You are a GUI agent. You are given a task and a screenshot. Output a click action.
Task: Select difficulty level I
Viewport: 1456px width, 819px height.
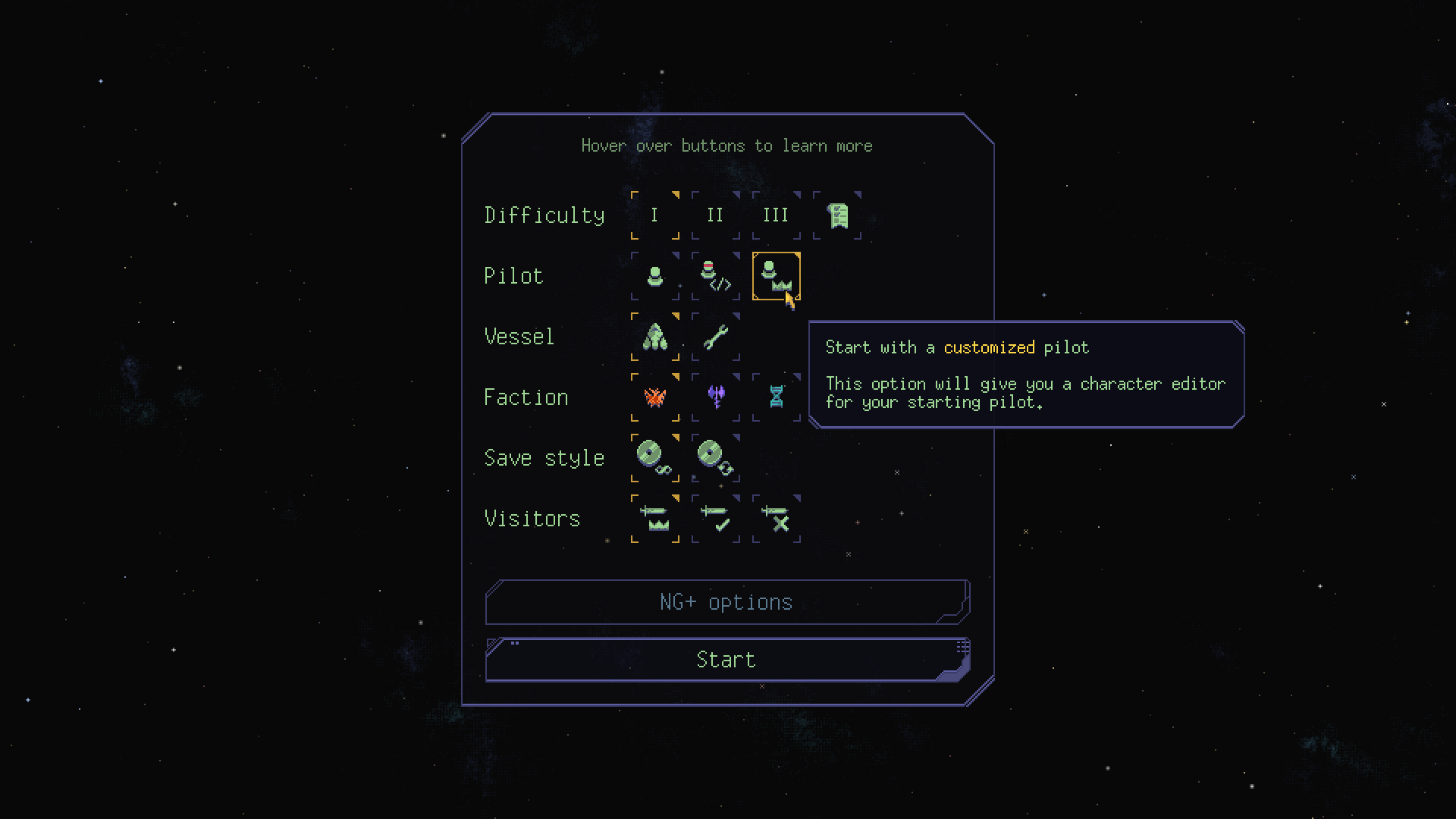tap(654, 215)
